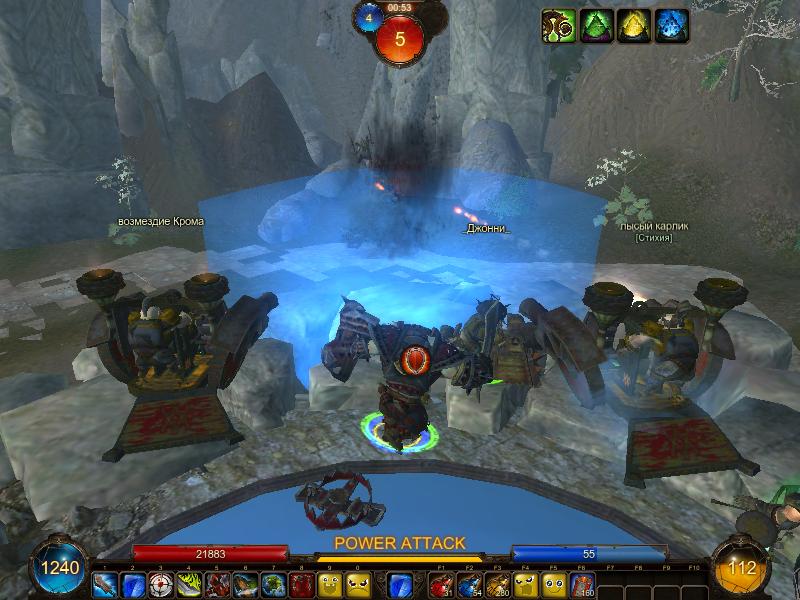Select the bearded yellow smiley emote
Screen dimensions: 800x600
click(329, 584)
